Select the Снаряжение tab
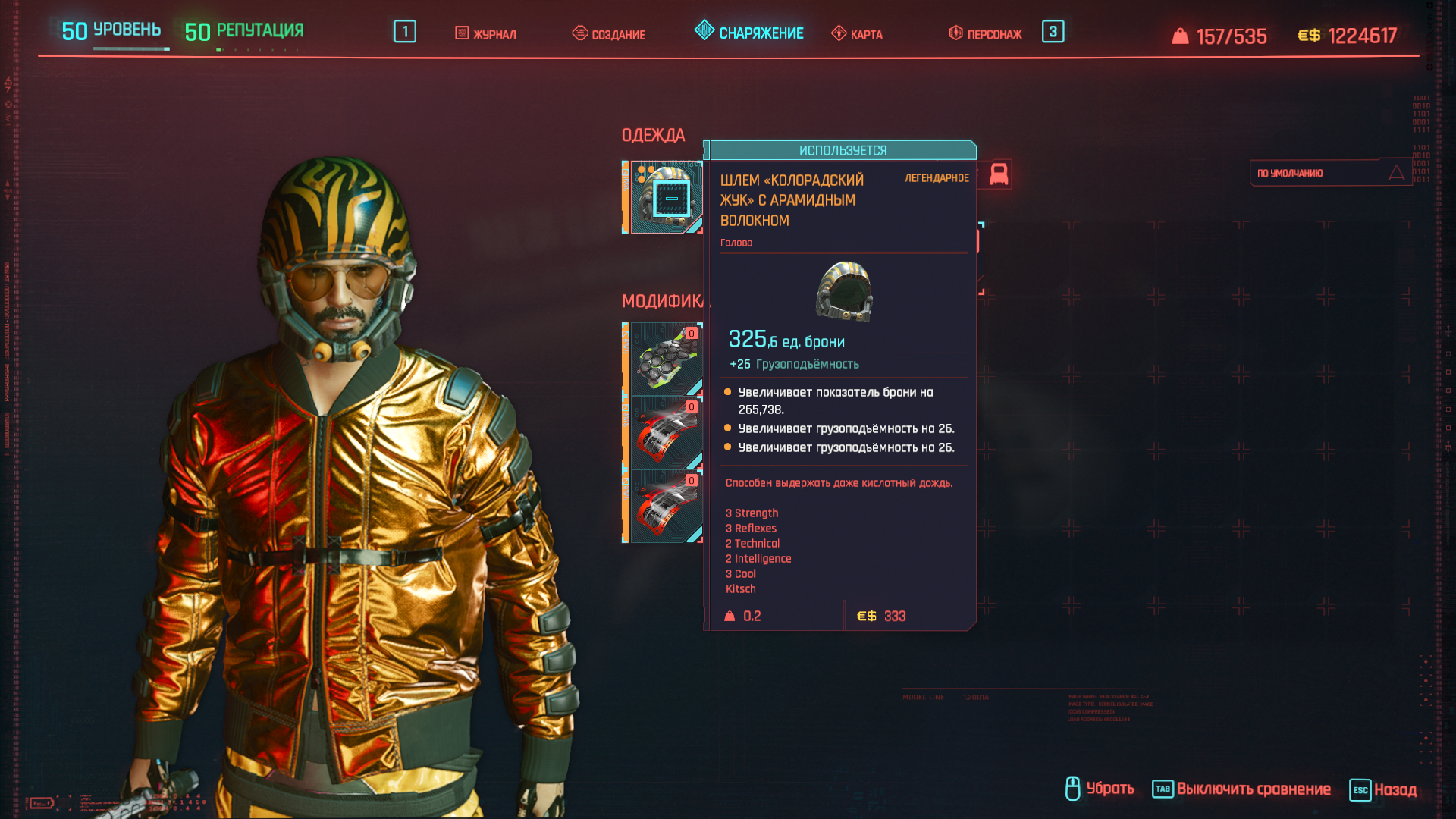The image size is (1456, 819). [x=749, y=33]
